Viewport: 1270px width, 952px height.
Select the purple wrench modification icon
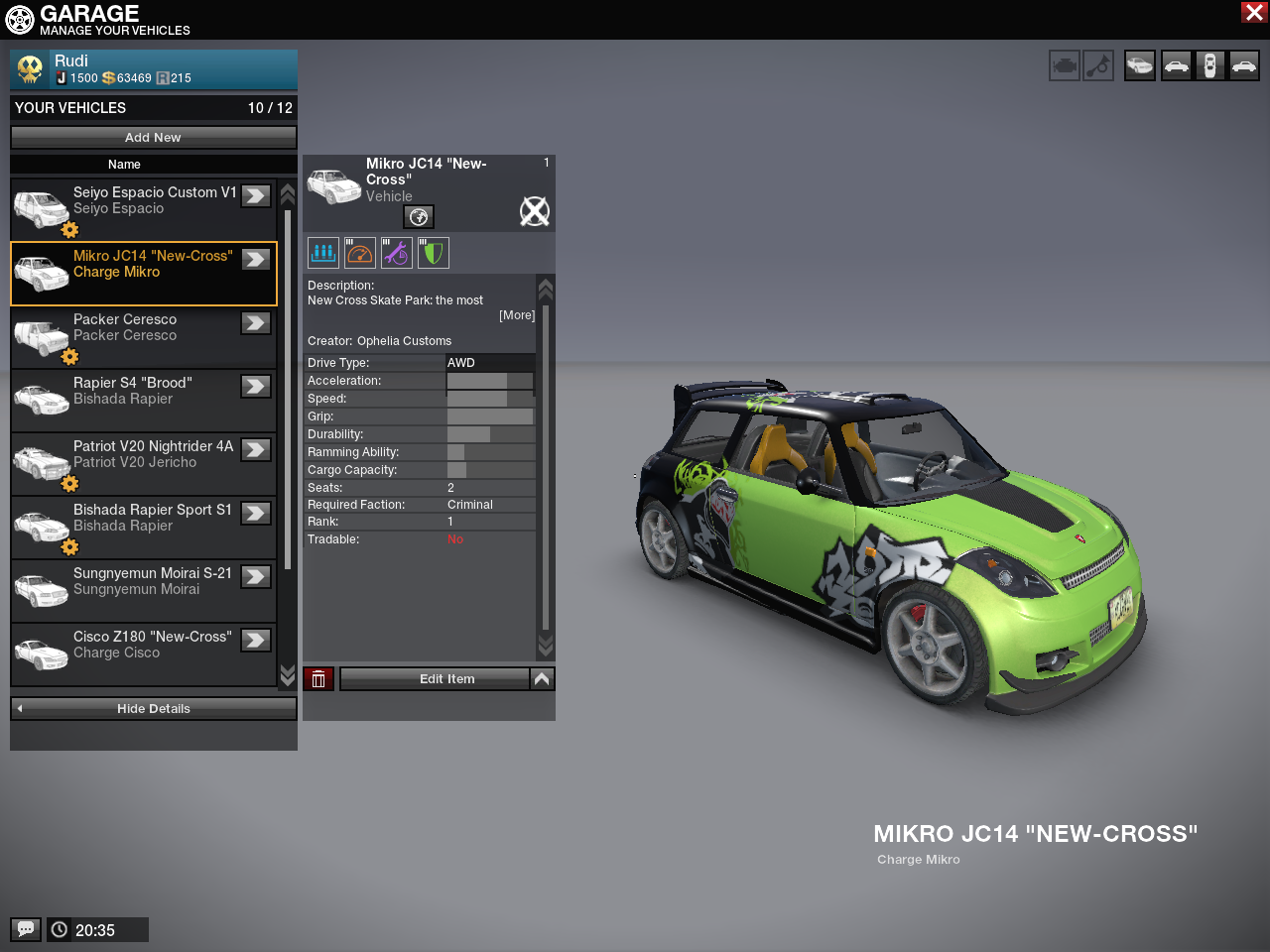tap(397, 253)
